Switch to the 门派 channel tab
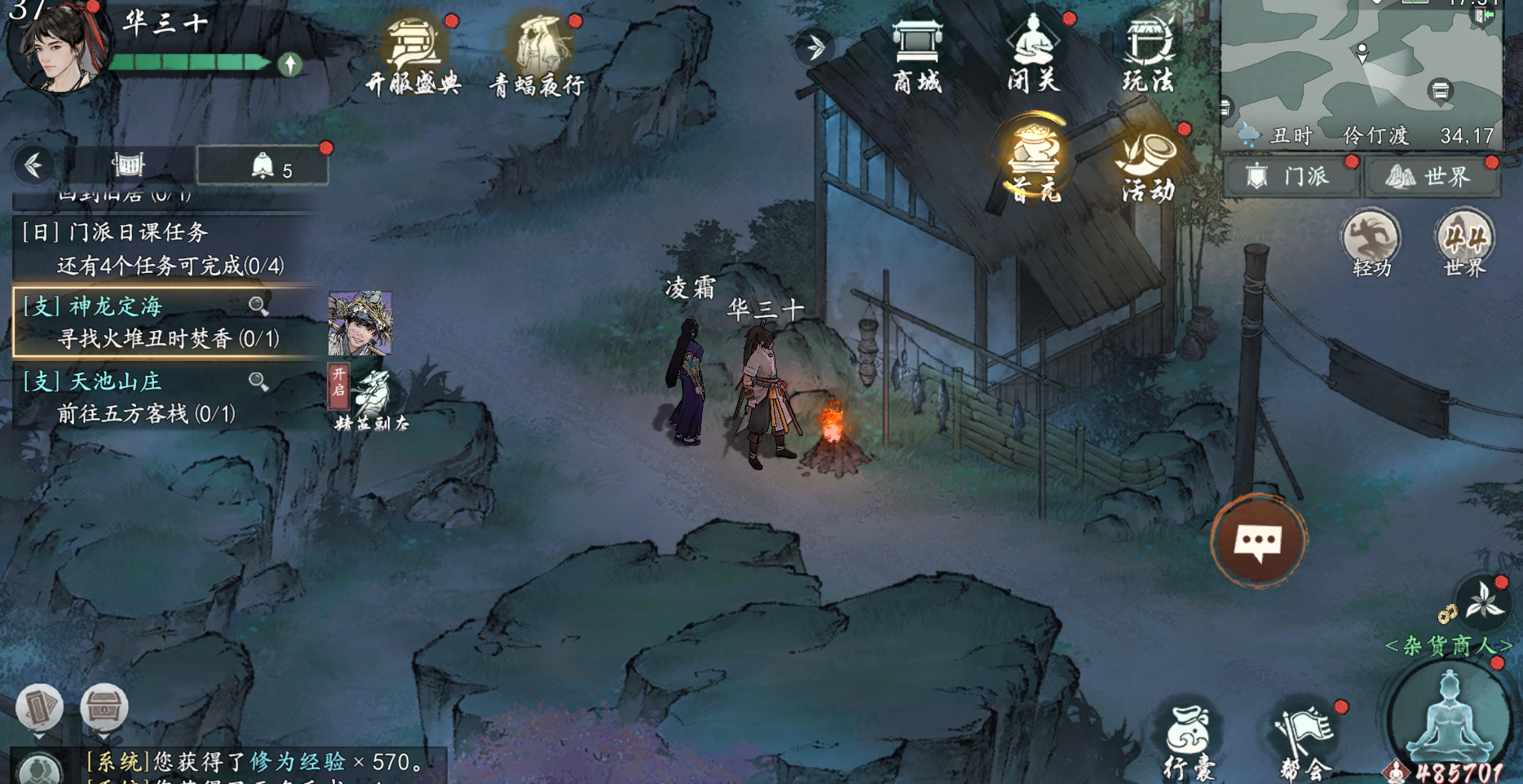Viewport: 1523px width, 784px height. coord(1291,176)
